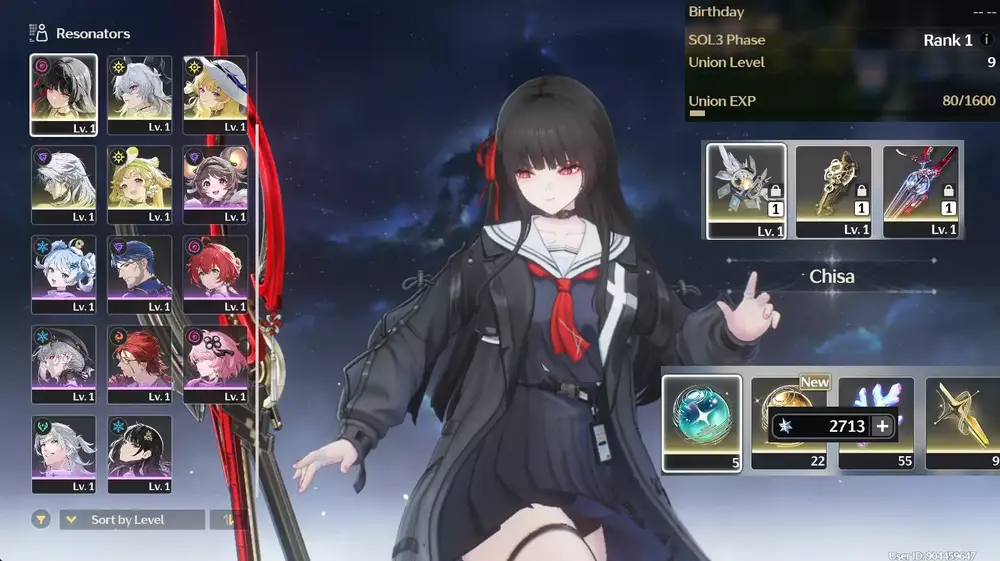Open the Sort by Level dropdown
1000x561 pixels.
coord(132,520)
